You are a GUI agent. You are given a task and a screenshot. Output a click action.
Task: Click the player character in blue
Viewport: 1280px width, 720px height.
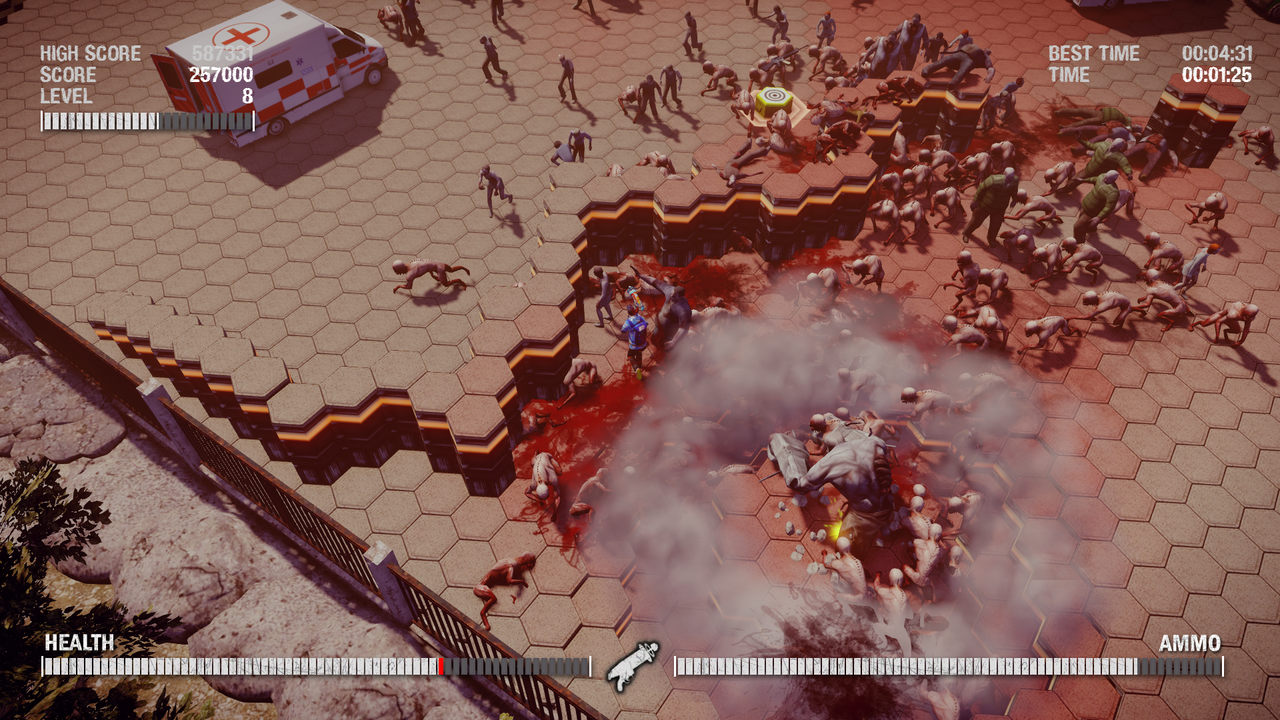[x=637, y=330]
